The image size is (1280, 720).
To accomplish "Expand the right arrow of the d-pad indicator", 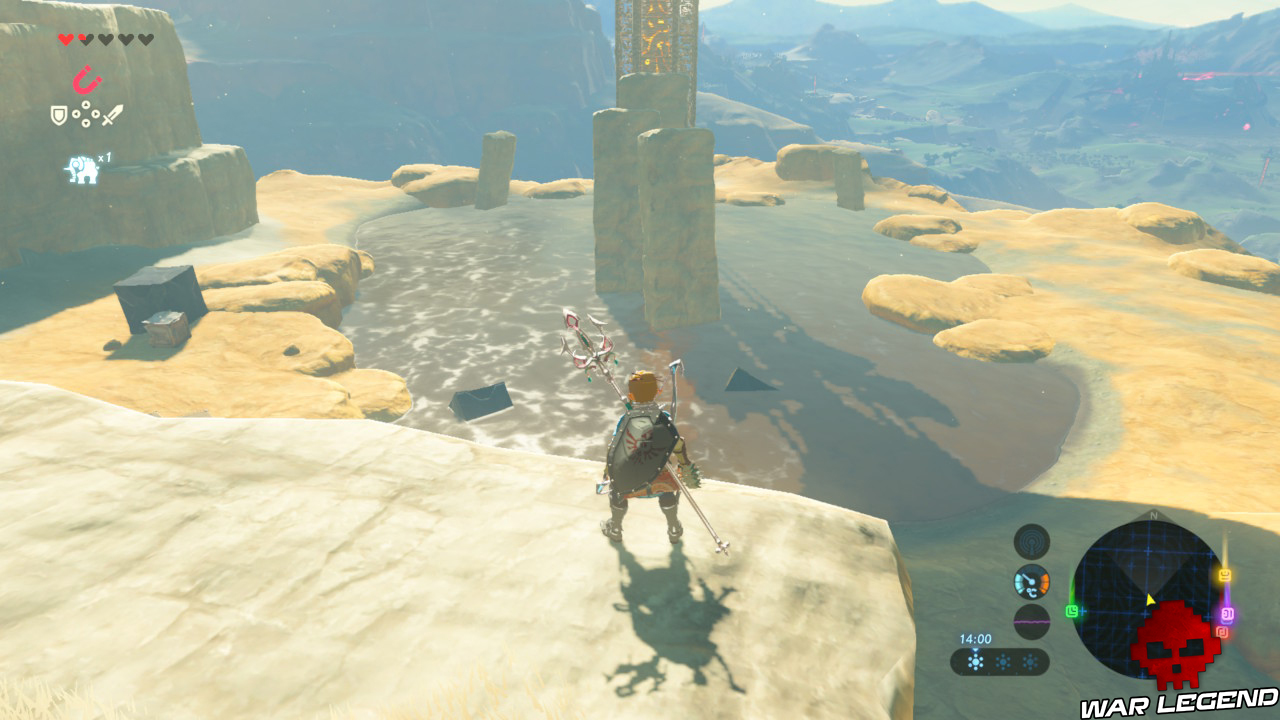I will pyautogui.click(x=96, y=114).
